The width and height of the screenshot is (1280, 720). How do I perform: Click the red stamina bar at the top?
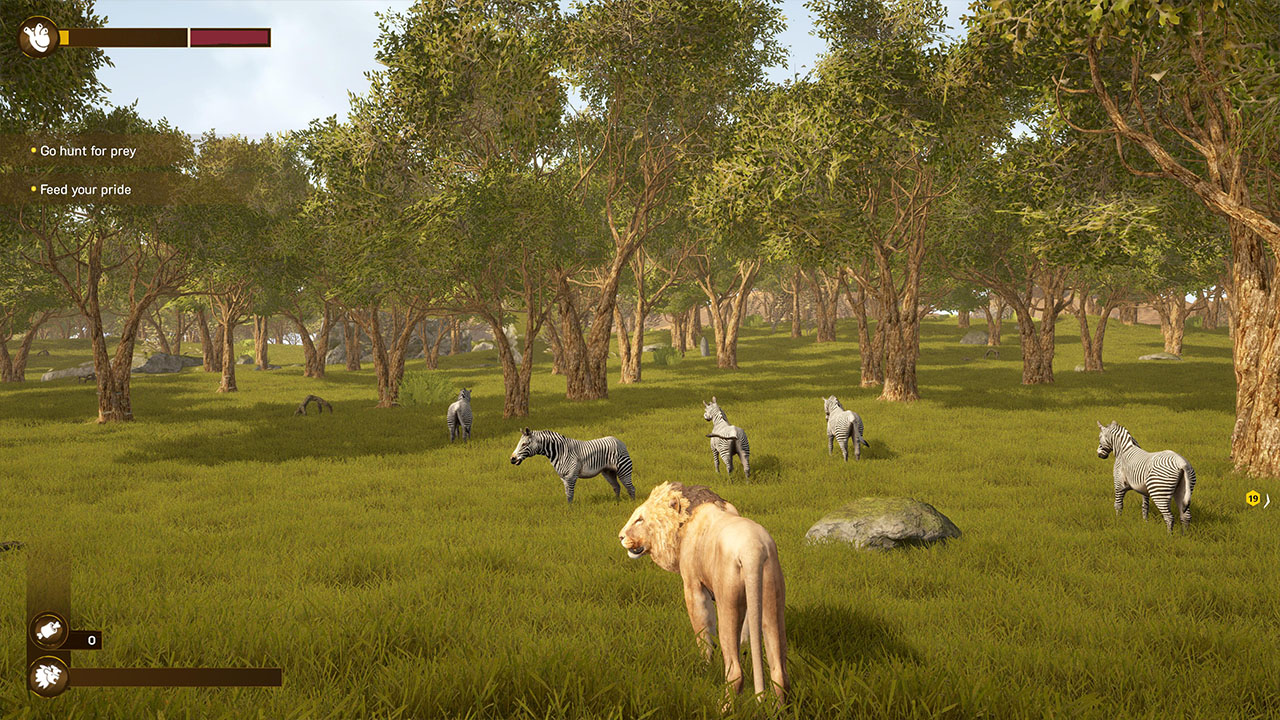point(228,38)
